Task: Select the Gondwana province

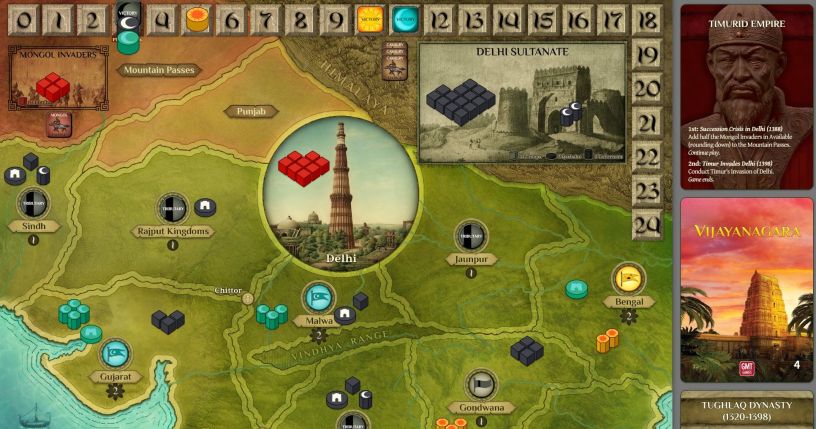Action: [x=482, y=407]
